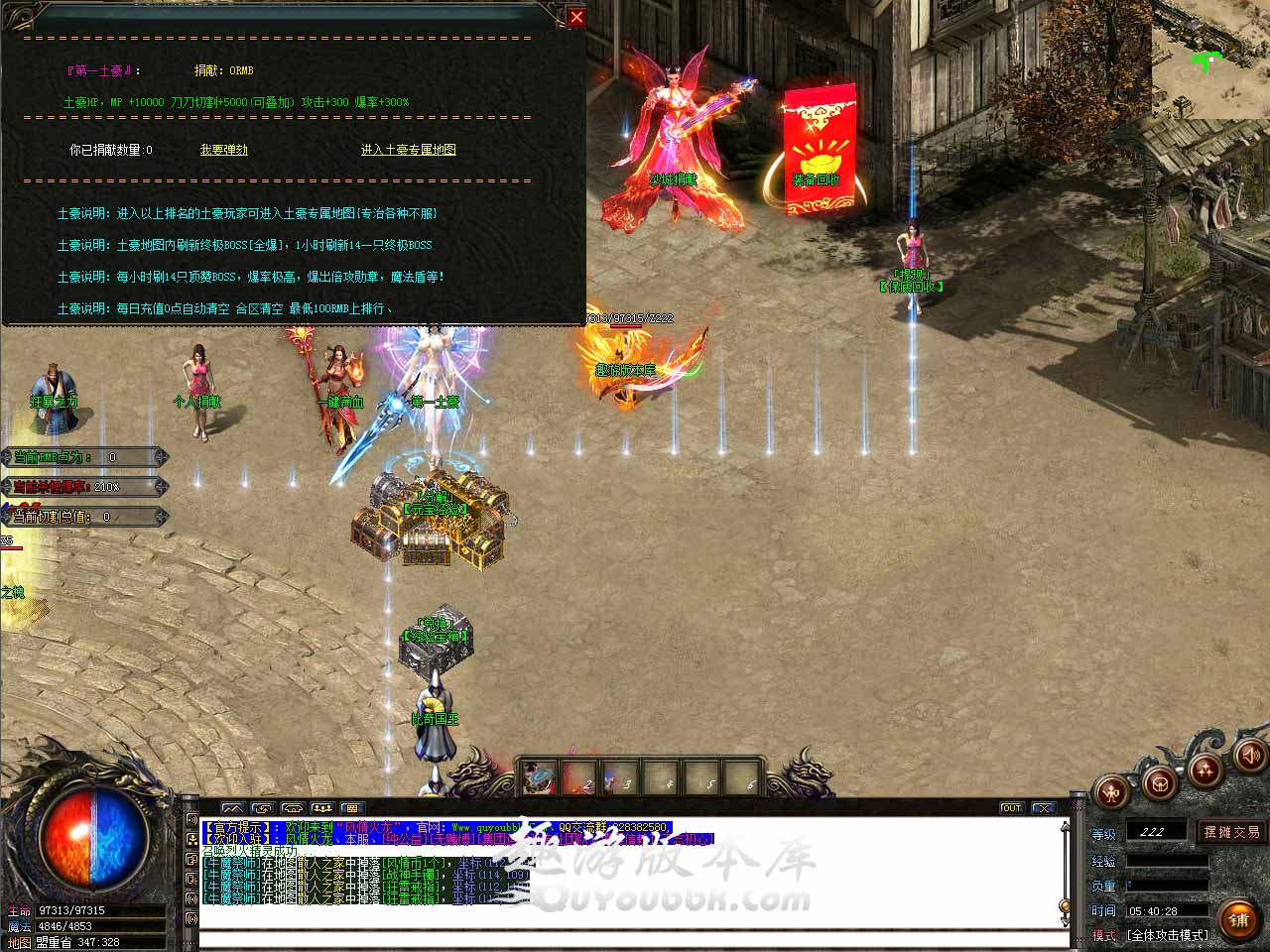The image size is (1270, 952).
Task: Enter via 进入土豪专属地图 link
Action: [408, 150]
